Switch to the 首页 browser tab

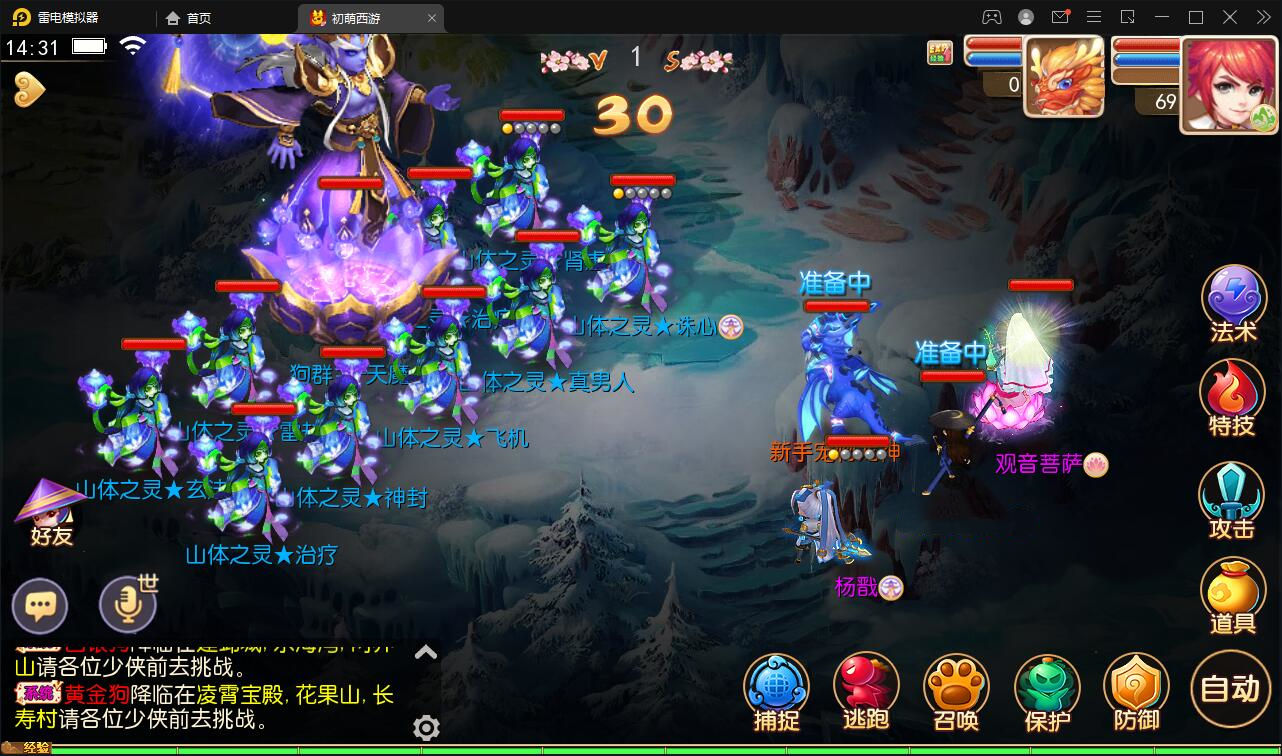186,17
